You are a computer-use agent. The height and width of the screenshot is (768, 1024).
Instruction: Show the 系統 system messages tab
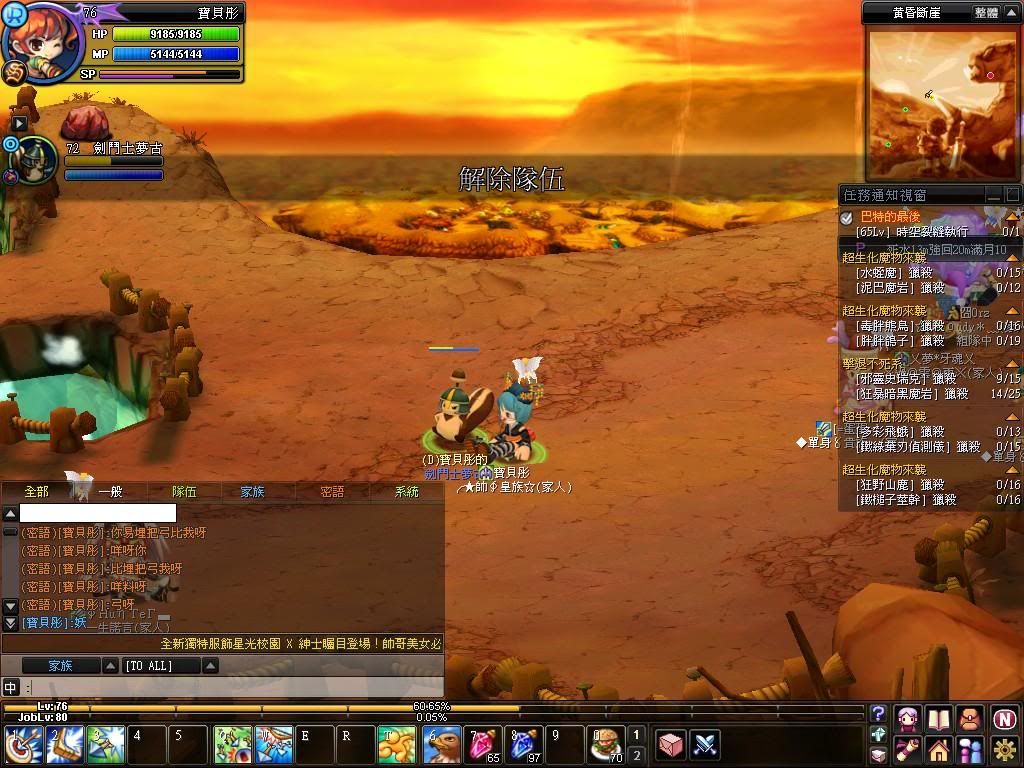(407, 491)
